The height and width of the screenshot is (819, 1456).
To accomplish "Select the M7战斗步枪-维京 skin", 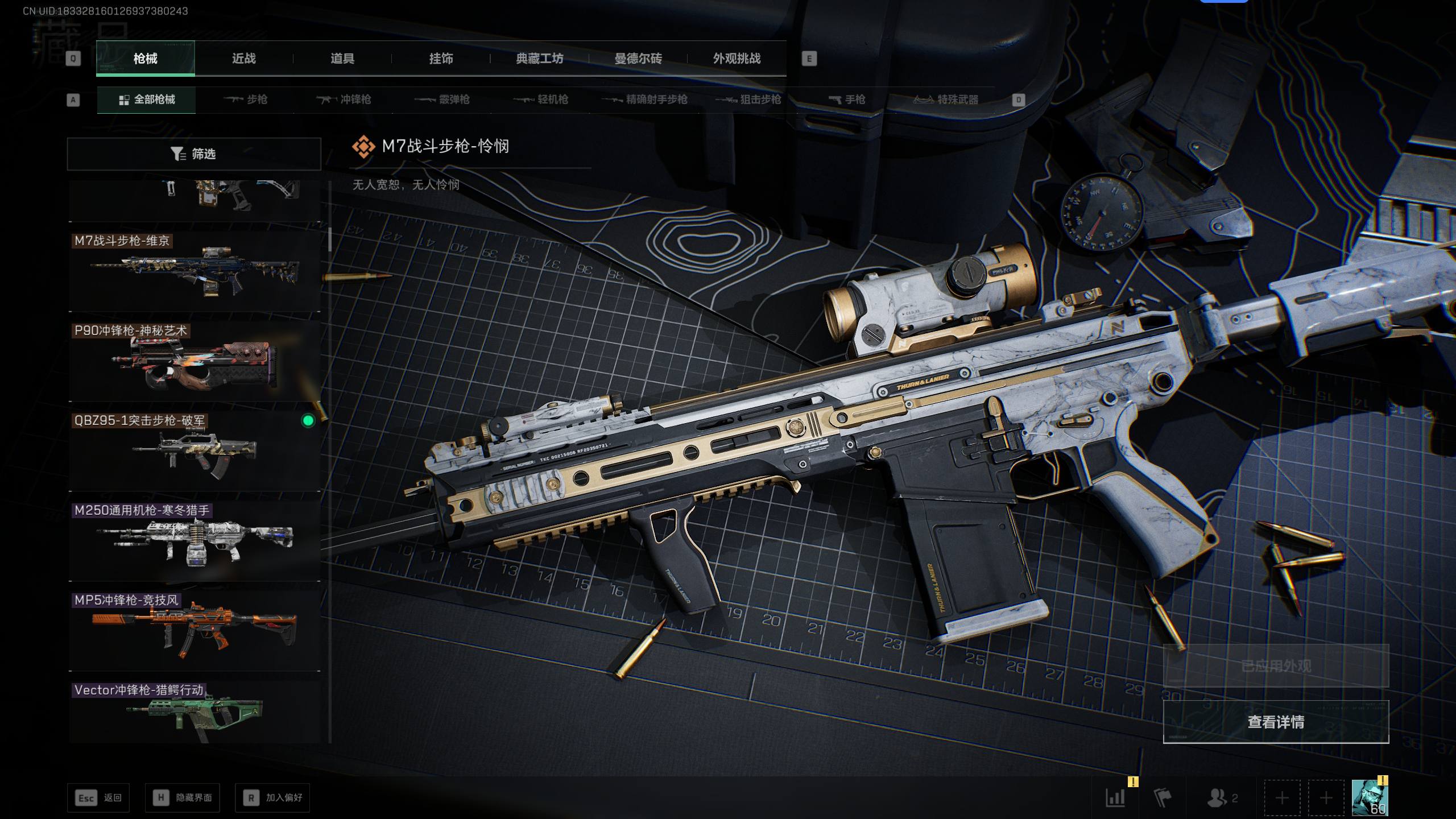I will [x=195, y=272].
